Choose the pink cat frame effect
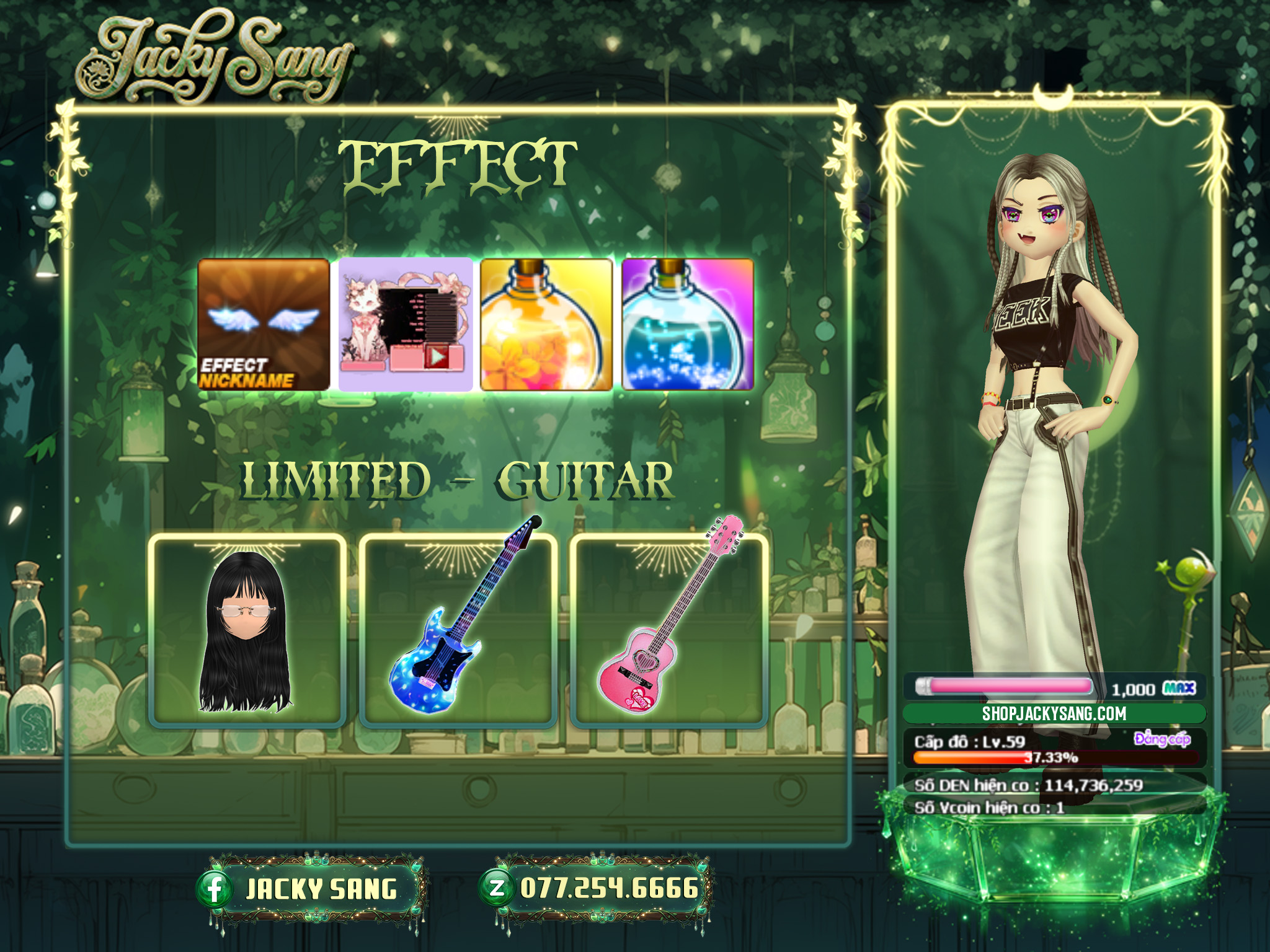Image resolution: width=1270 pixels, height=952 pixels. (405, 324)
